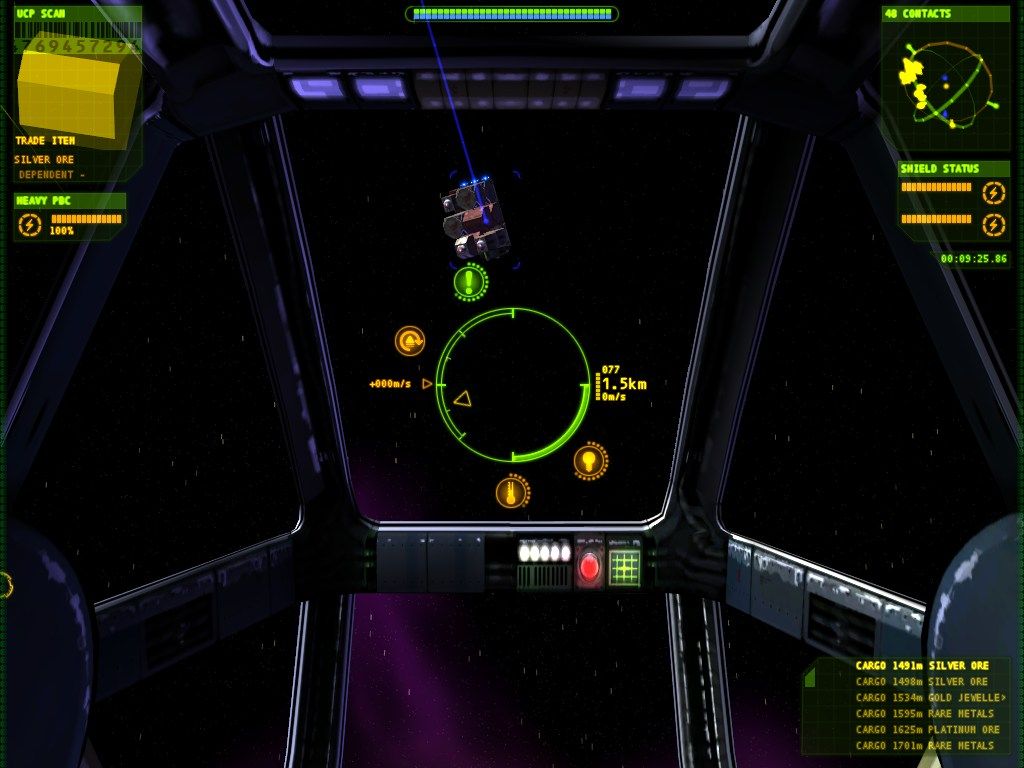
Task: Target the Platinum Ore cargo contact
Action: tap(921, 730)
